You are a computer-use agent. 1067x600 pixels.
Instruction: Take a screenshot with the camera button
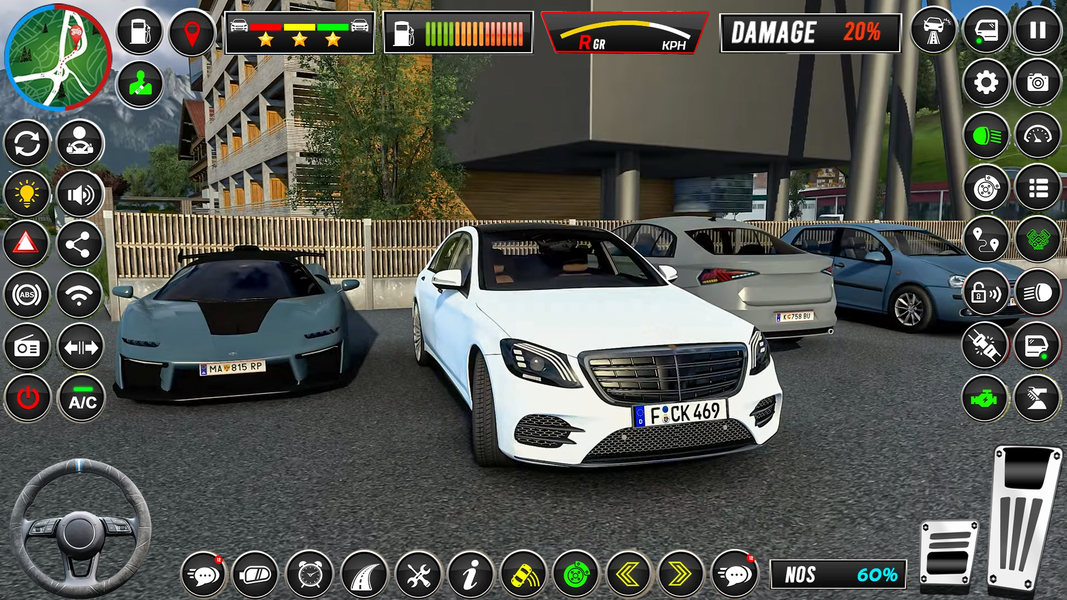pyautogui.click(x=1037, y=82)
